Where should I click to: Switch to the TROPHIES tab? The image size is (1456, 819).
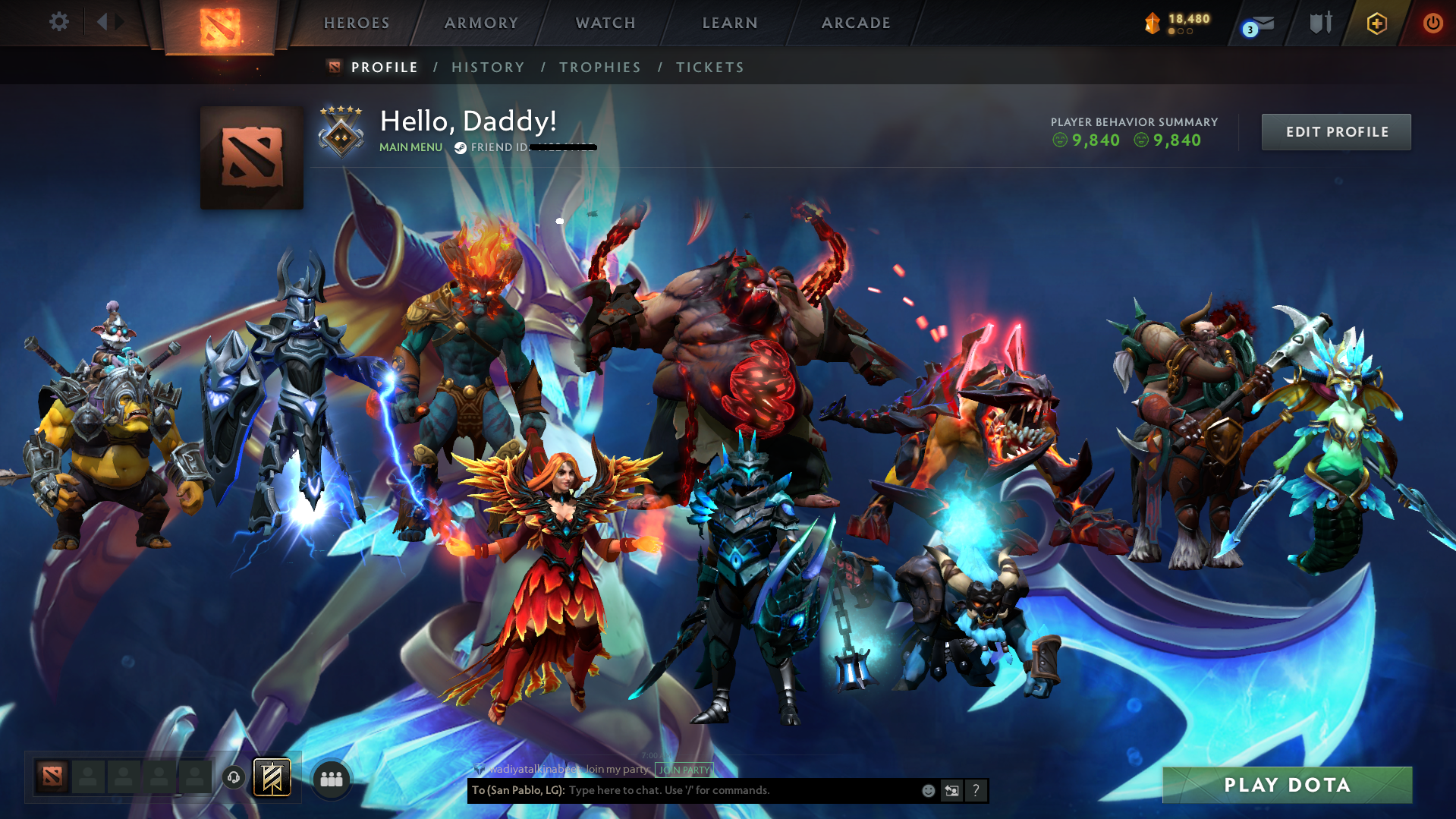click(599, 67)
